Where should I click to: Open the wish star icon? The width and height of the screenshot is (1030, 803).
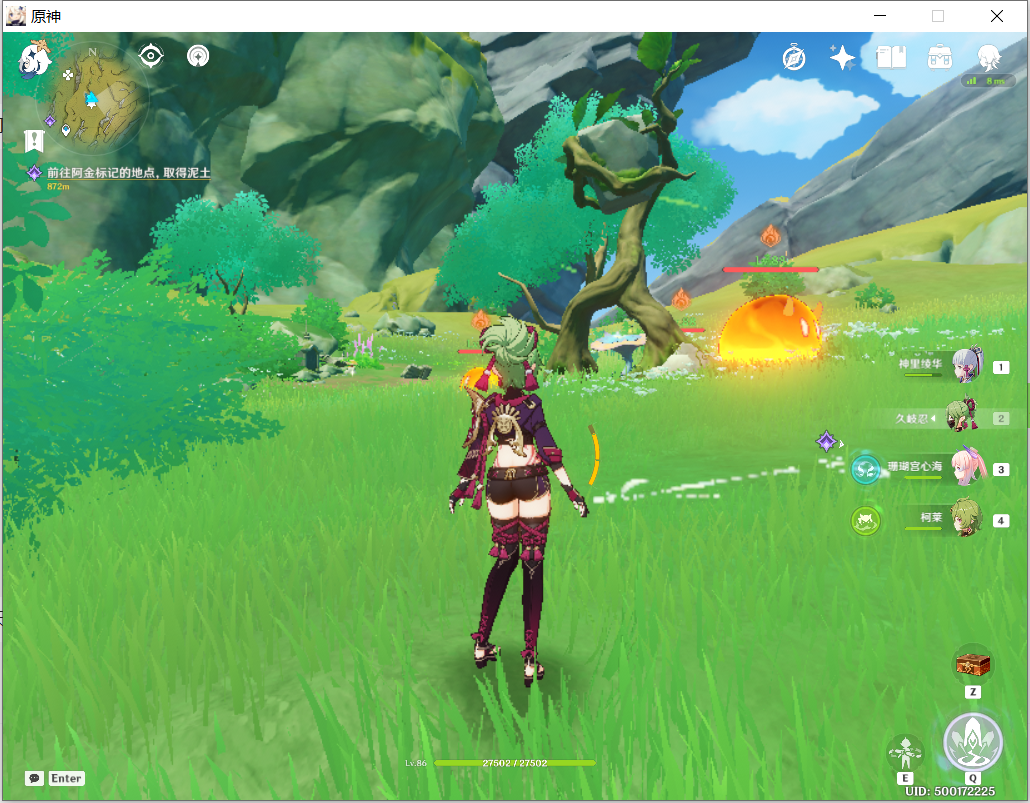point(842,58)
